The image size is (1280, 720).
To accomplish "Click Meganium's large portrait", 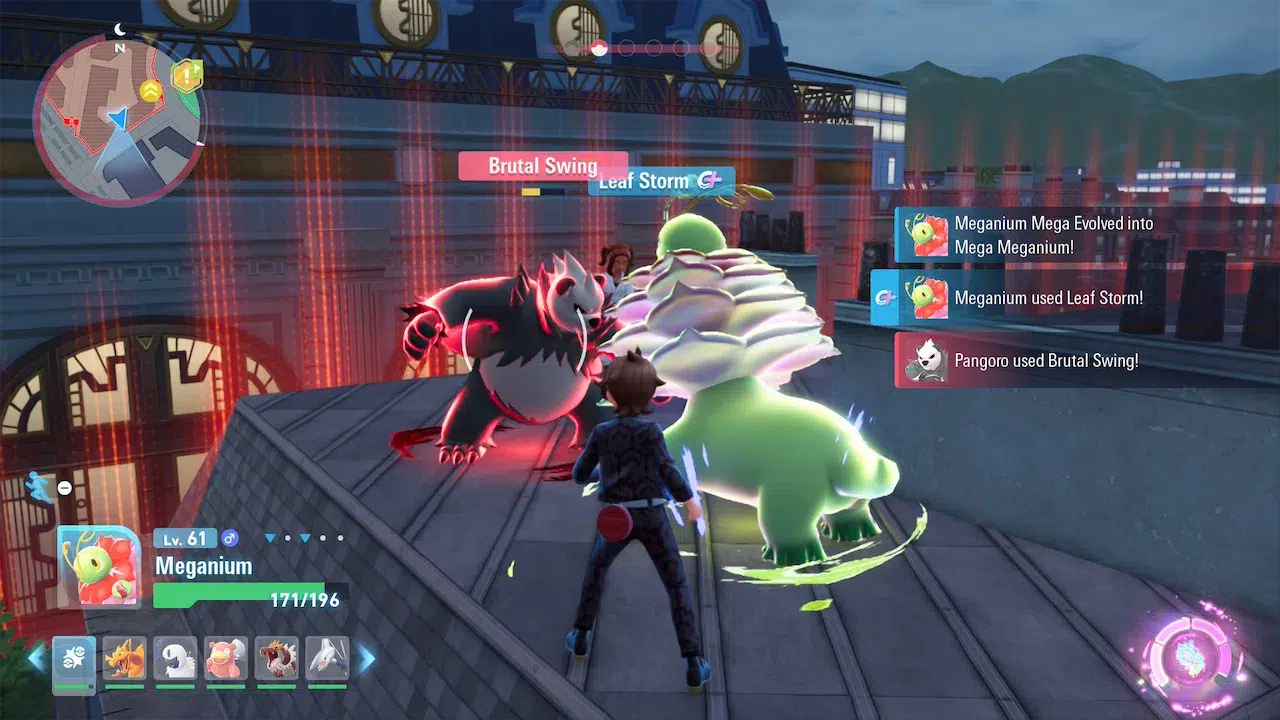I will [99, 567].
